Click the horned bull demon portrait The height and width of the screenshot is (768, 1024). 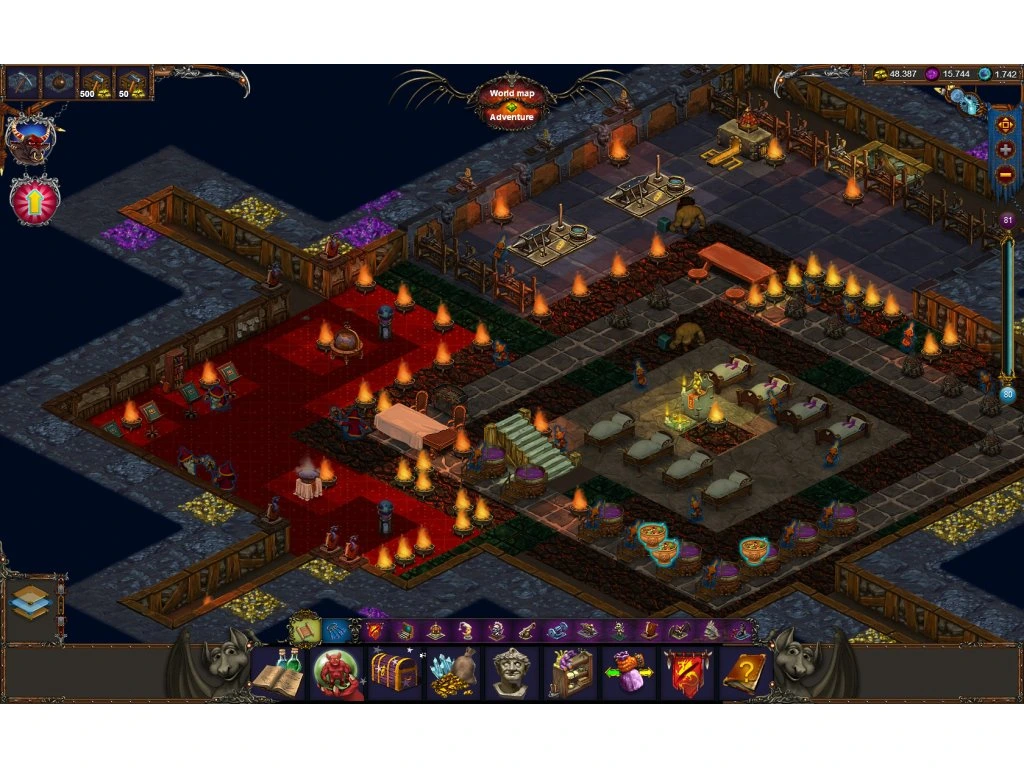tap(30, 140)
